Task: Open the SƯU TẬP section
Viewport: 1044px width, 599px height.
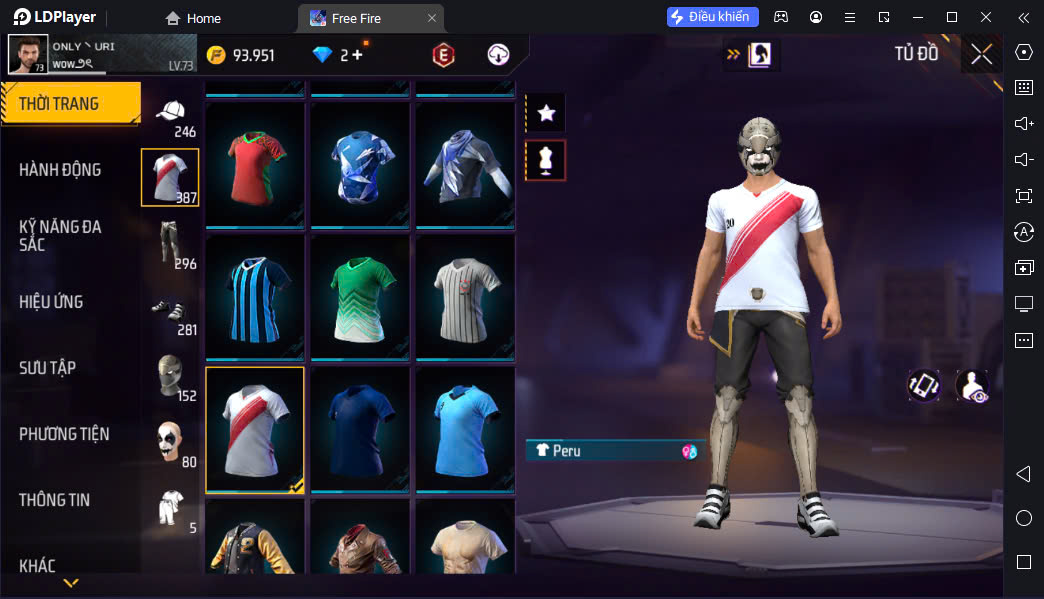Action: point(48,368)
